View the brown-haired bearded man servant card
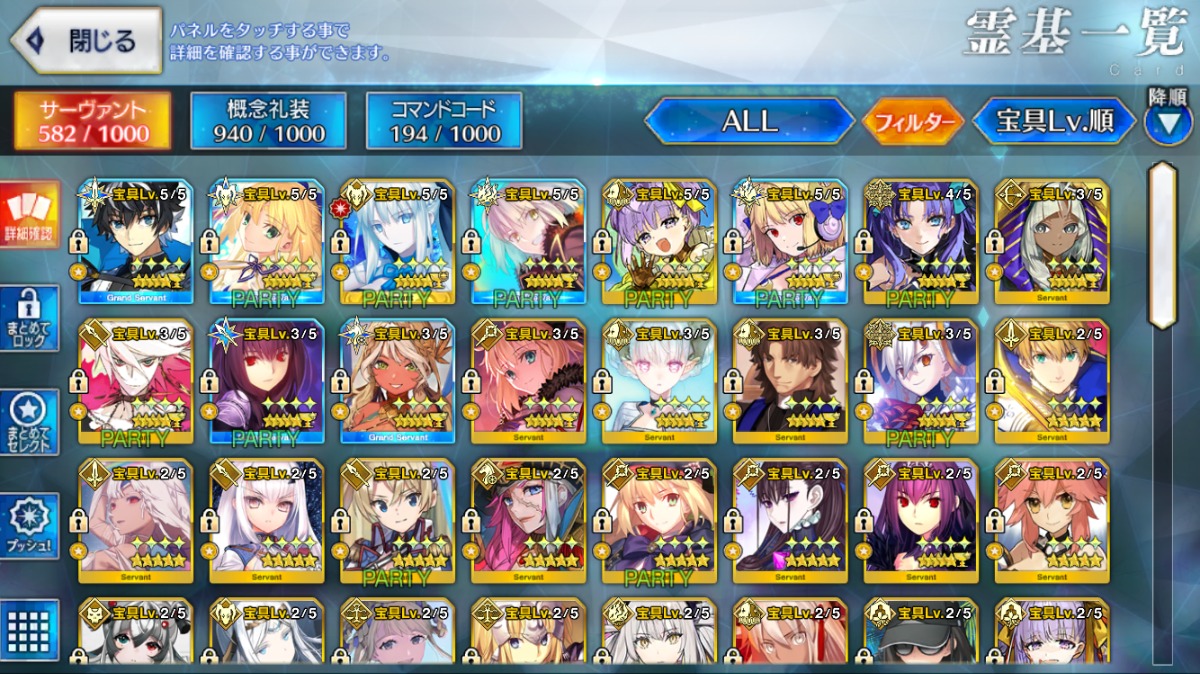Image resolution: width=1200 pixels, height=674 pixels. pyautogui.click(x=790, y=382)
